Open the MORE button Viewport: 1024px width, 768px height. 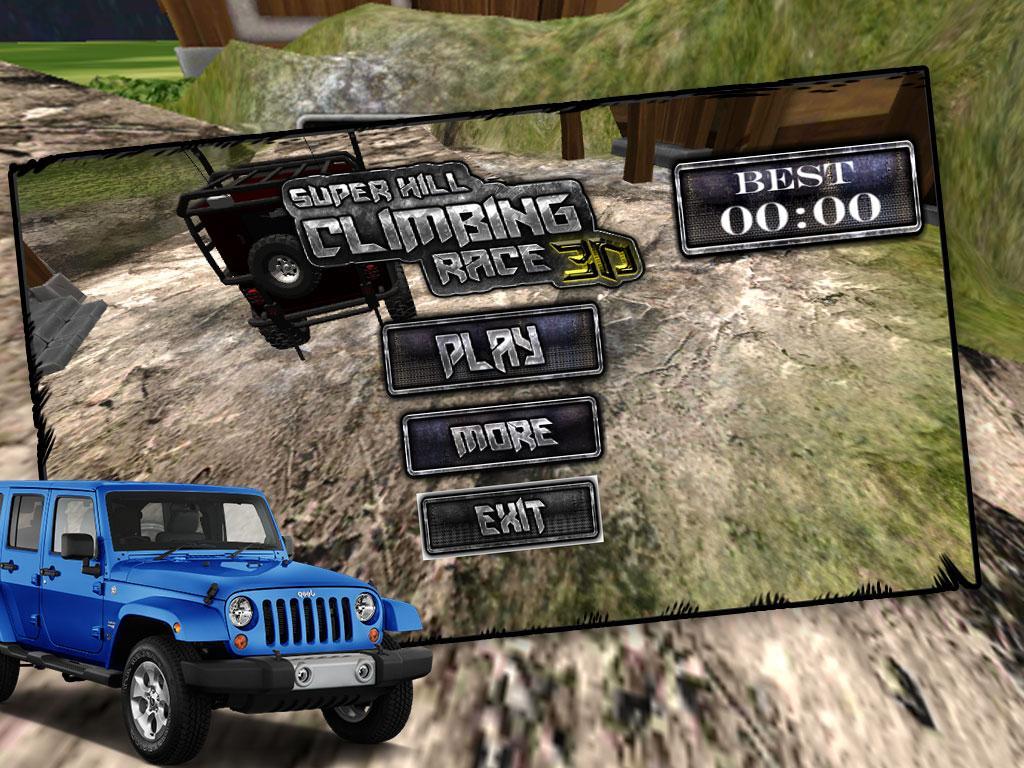502,435
